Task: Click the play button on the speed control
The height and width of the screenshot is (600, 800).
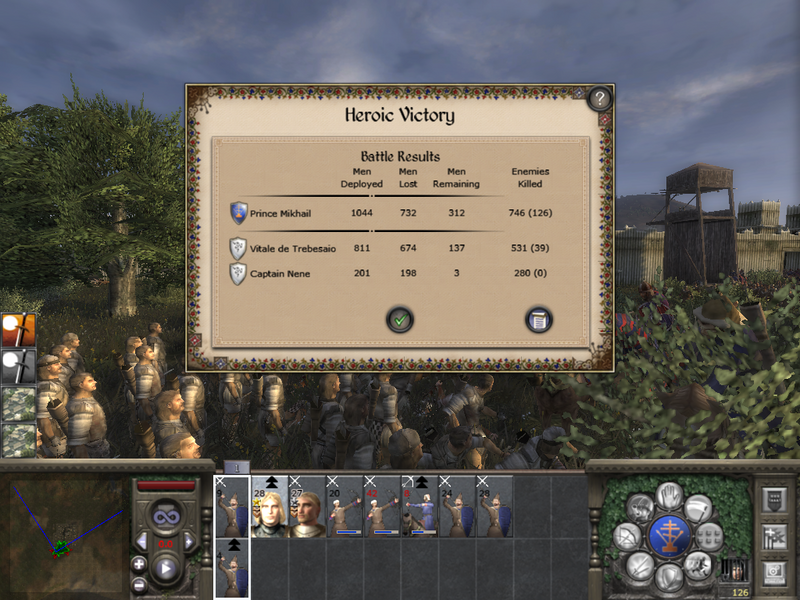Action: [165, 569]
